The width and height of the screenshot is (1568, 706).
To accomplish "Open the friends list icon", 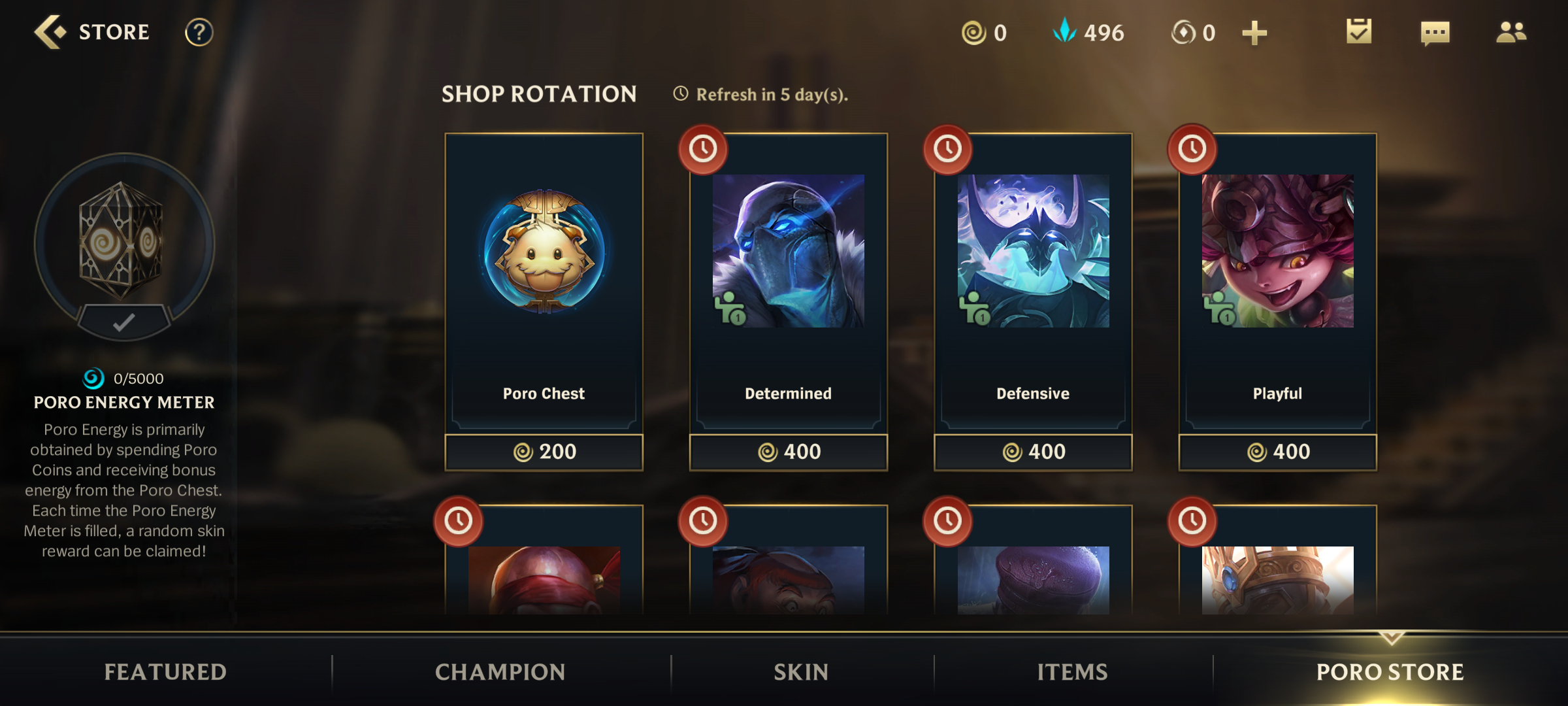I will [1512, 33].
